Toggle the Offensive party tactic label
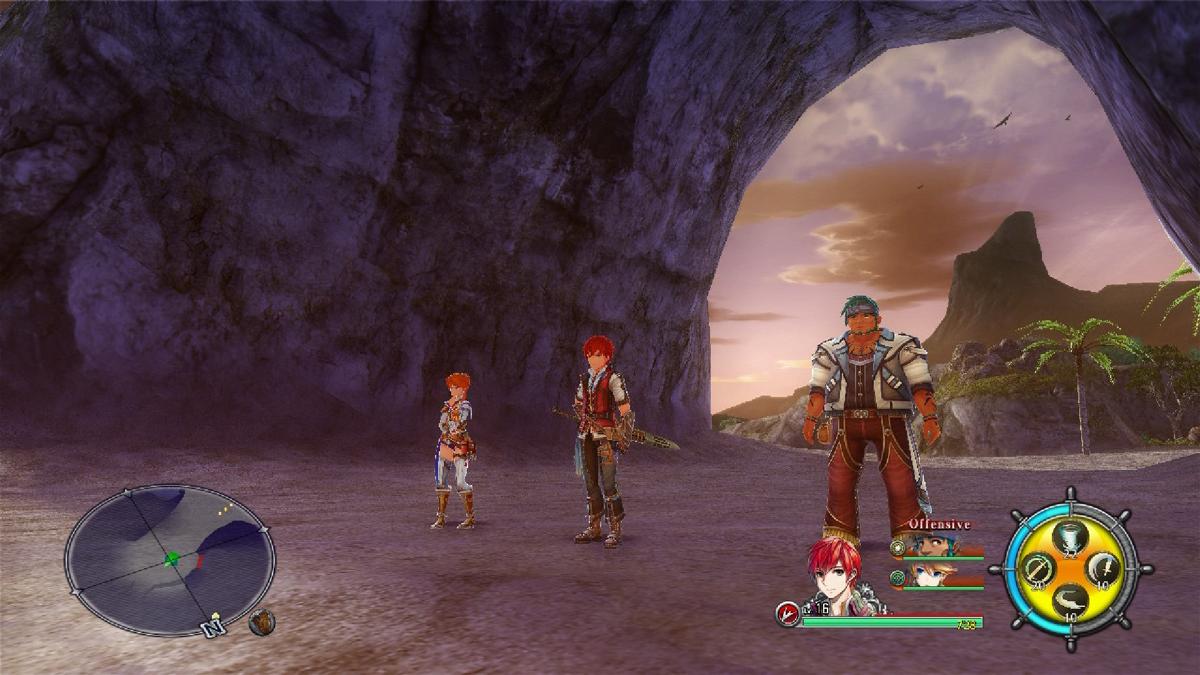Viewport: 1200px width, 675px height. coord(939,524)
